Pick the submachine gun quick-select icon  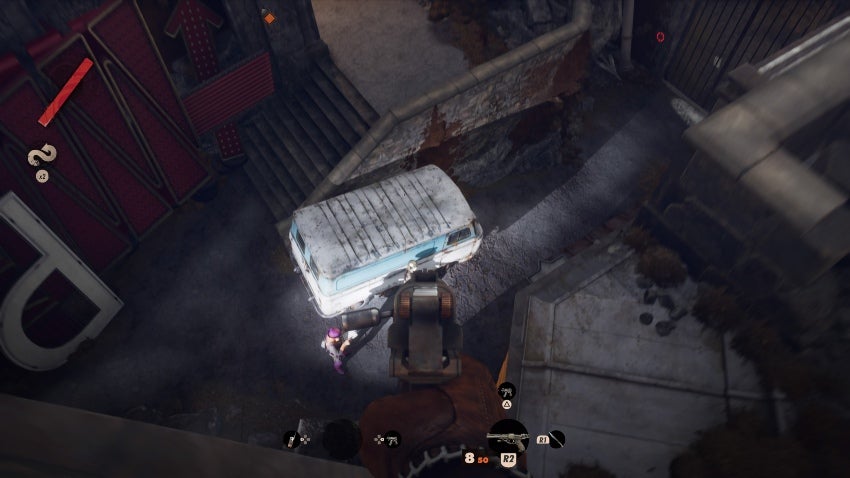point(393,438)
